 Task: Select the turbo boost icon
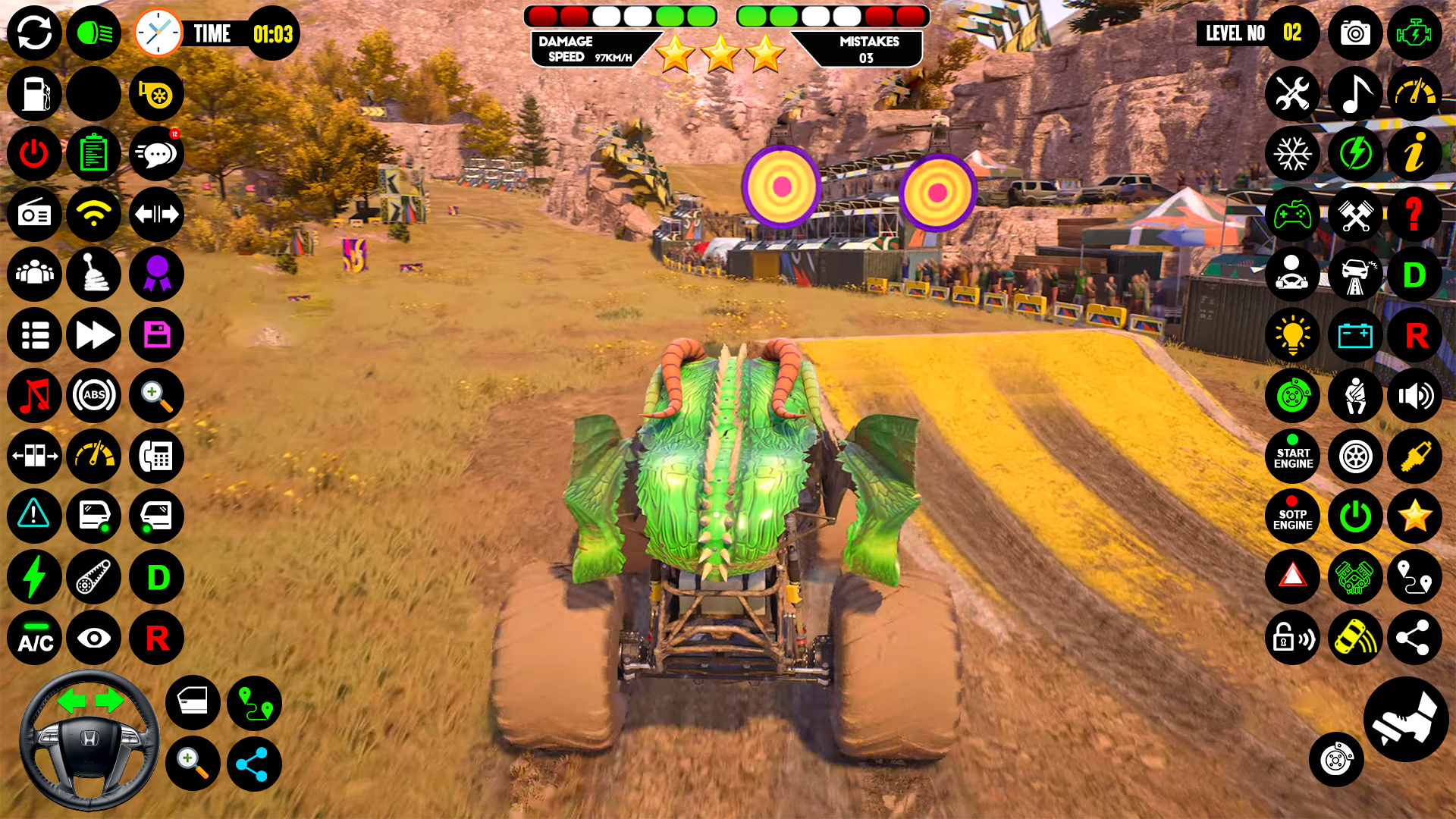(x=156, y=94)
